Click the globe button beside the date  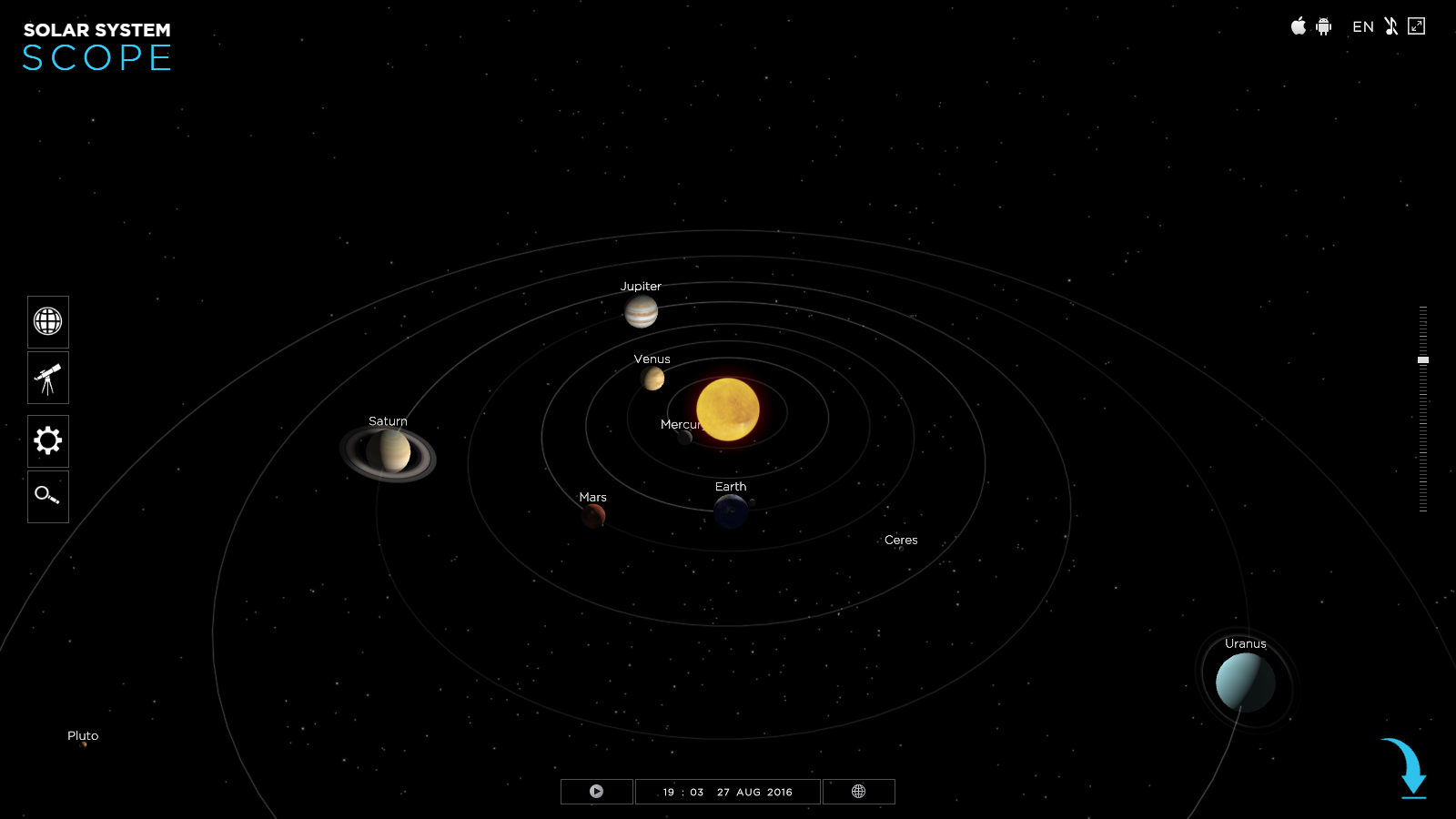click(x=858, y=792)
